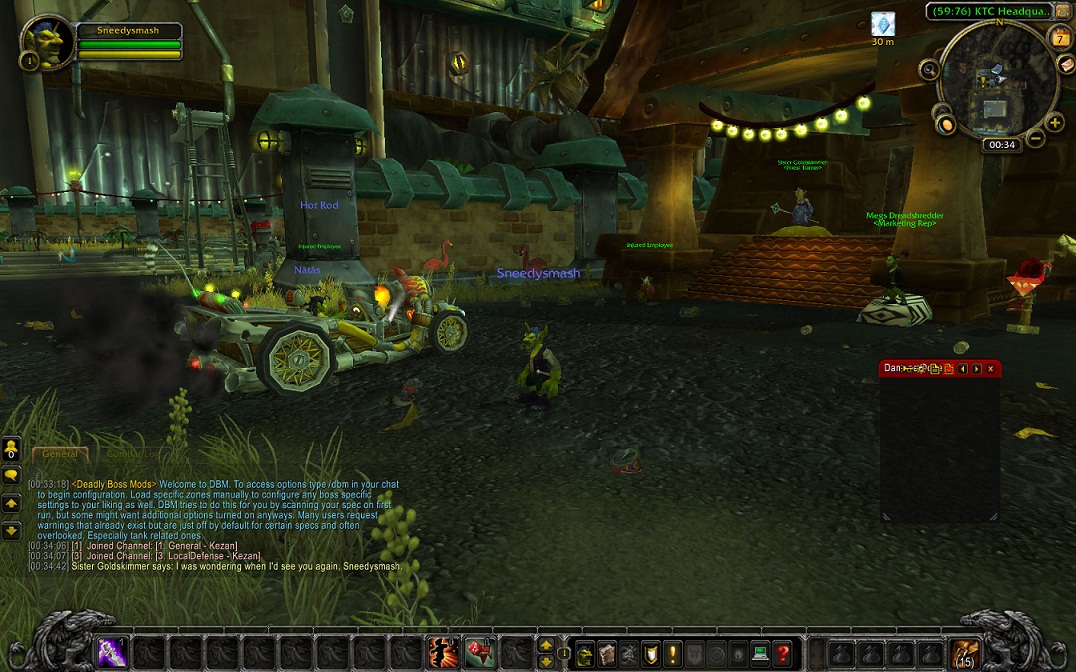Click the 30 m buff icon

click(x=882, y=24)
